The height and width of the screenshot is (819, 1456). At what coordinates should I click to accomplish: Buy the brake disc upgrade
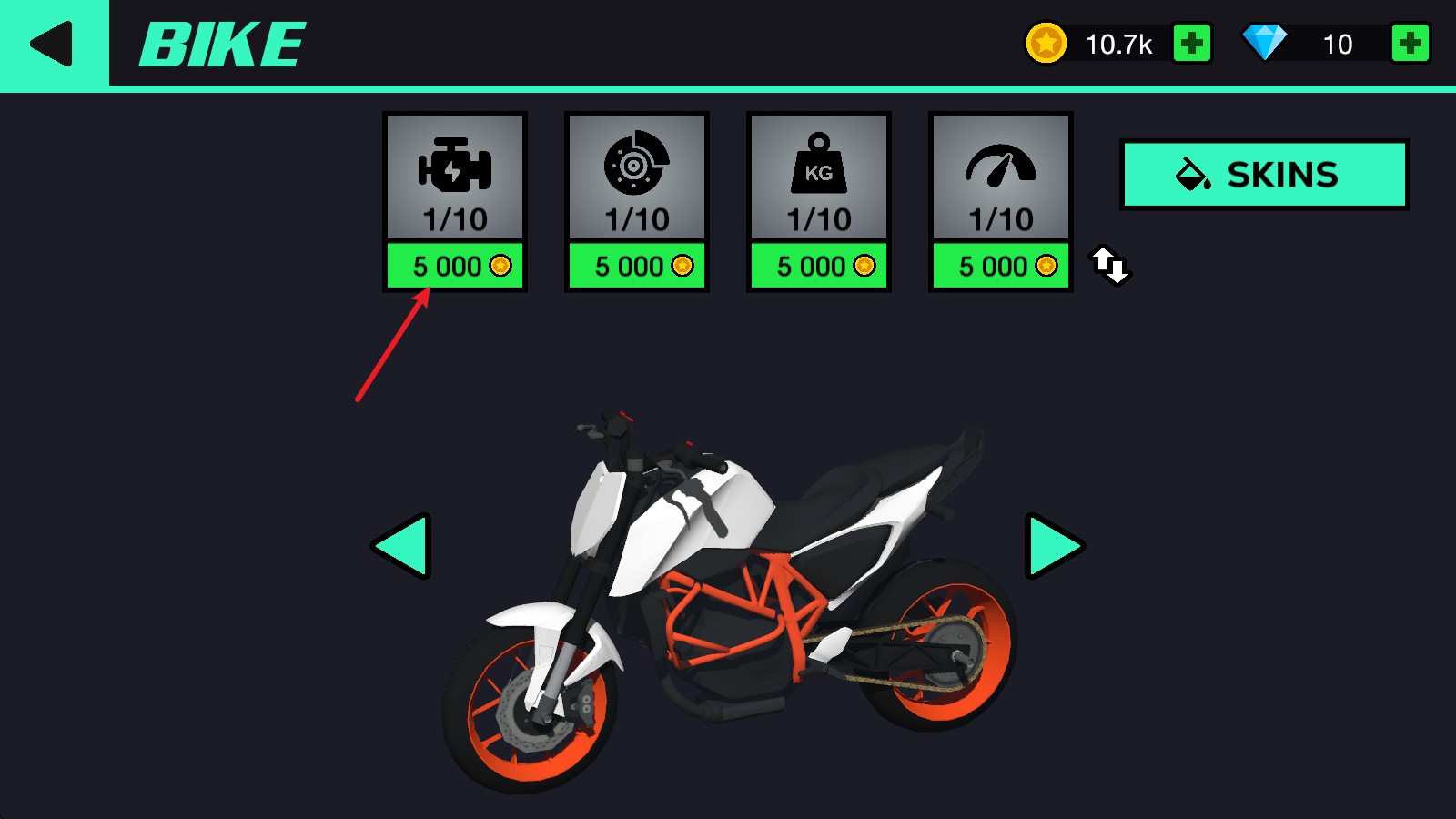tap(637, 266)
